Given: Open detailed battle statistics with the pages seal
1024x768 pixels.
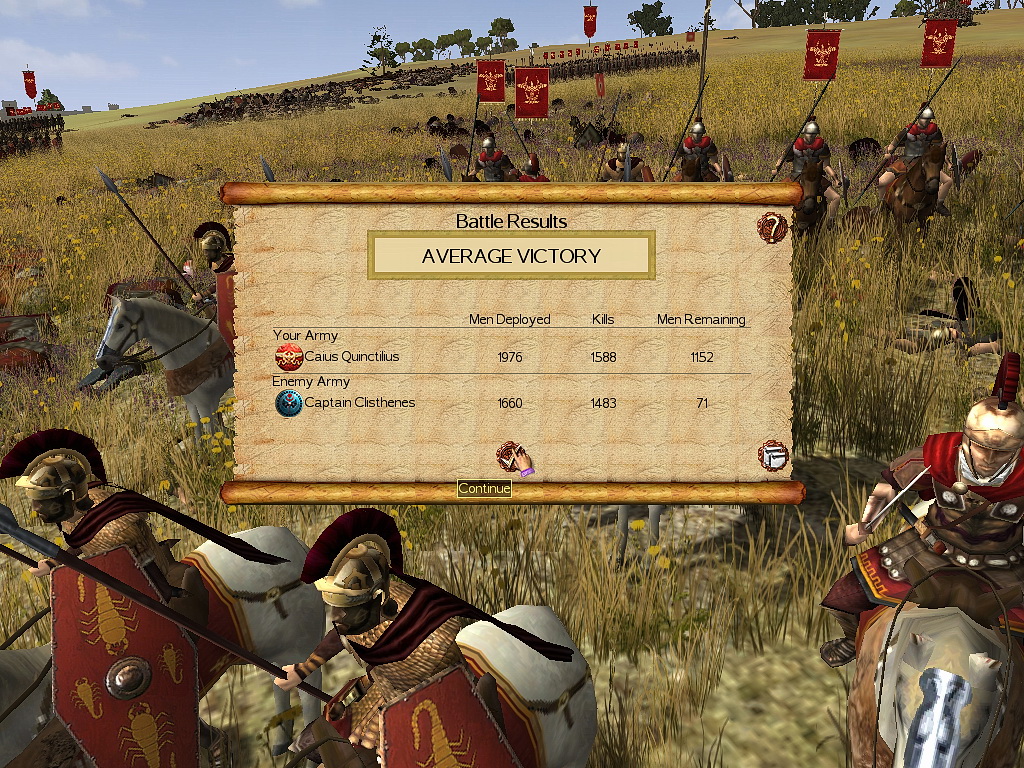Looking at the screenshot, I should 773,456.
